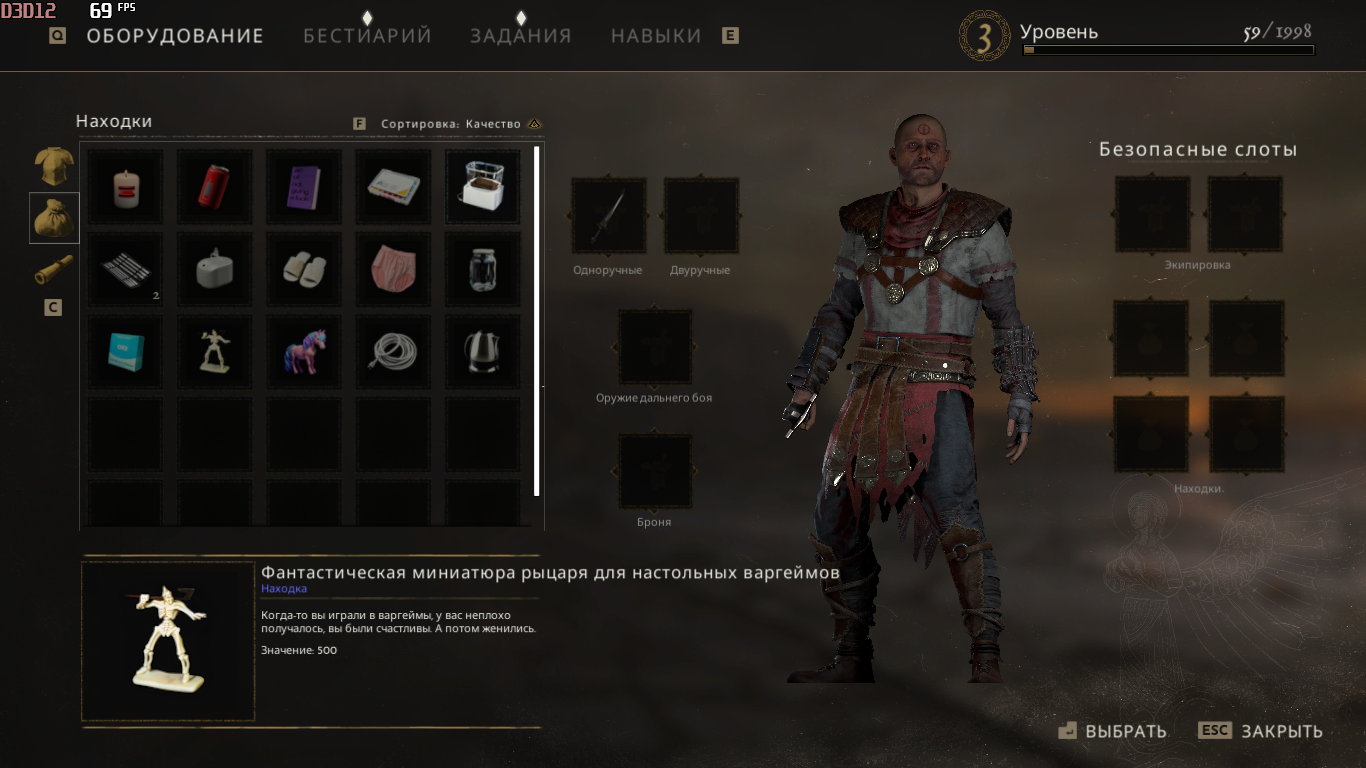Change sorting via Сортировка: Качество
Viewport: 1366px width, 768px height.
451,124
